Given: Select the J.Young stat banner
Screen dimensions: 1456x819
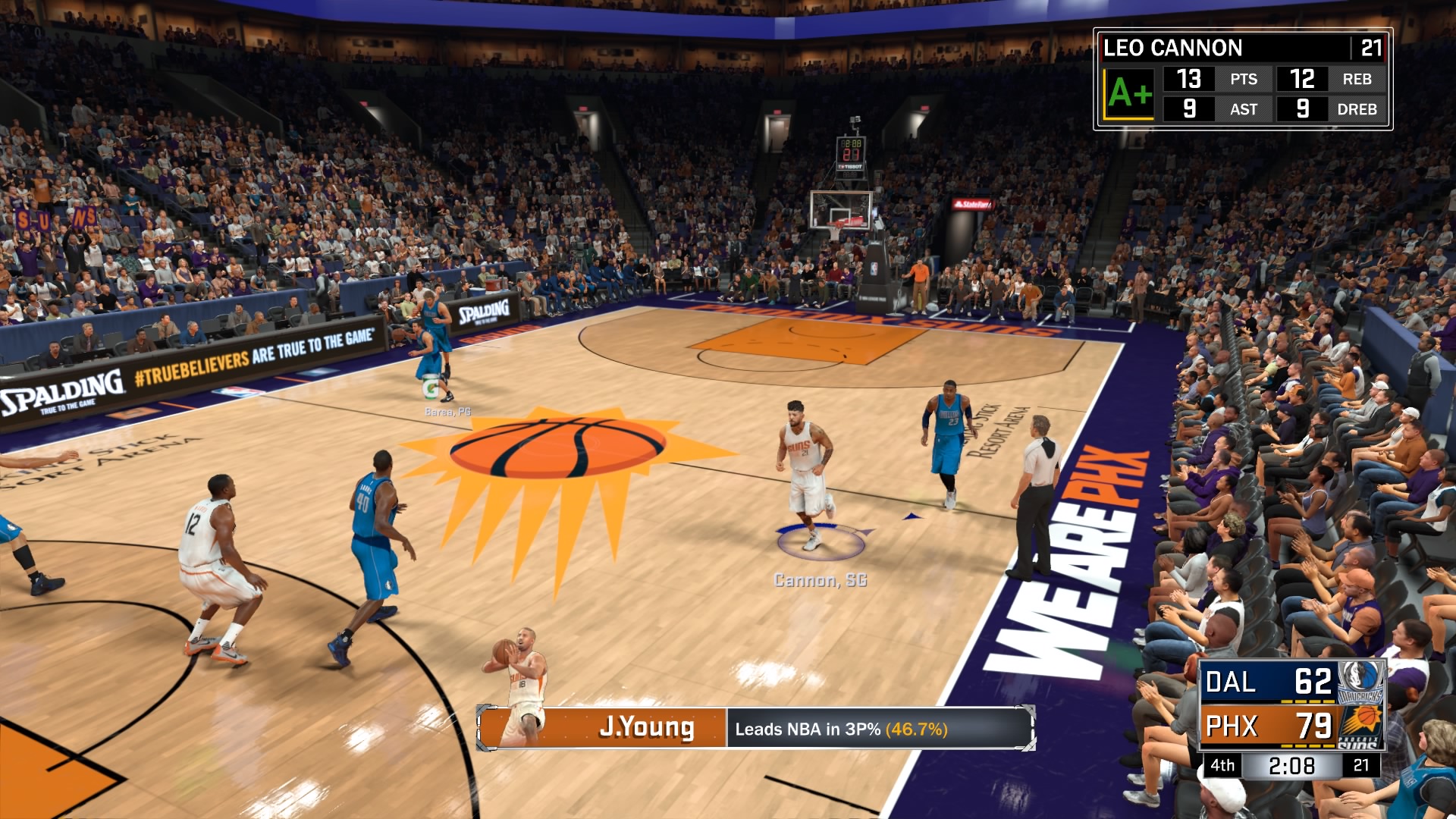Looking at the screenshot, I should 755,729.
